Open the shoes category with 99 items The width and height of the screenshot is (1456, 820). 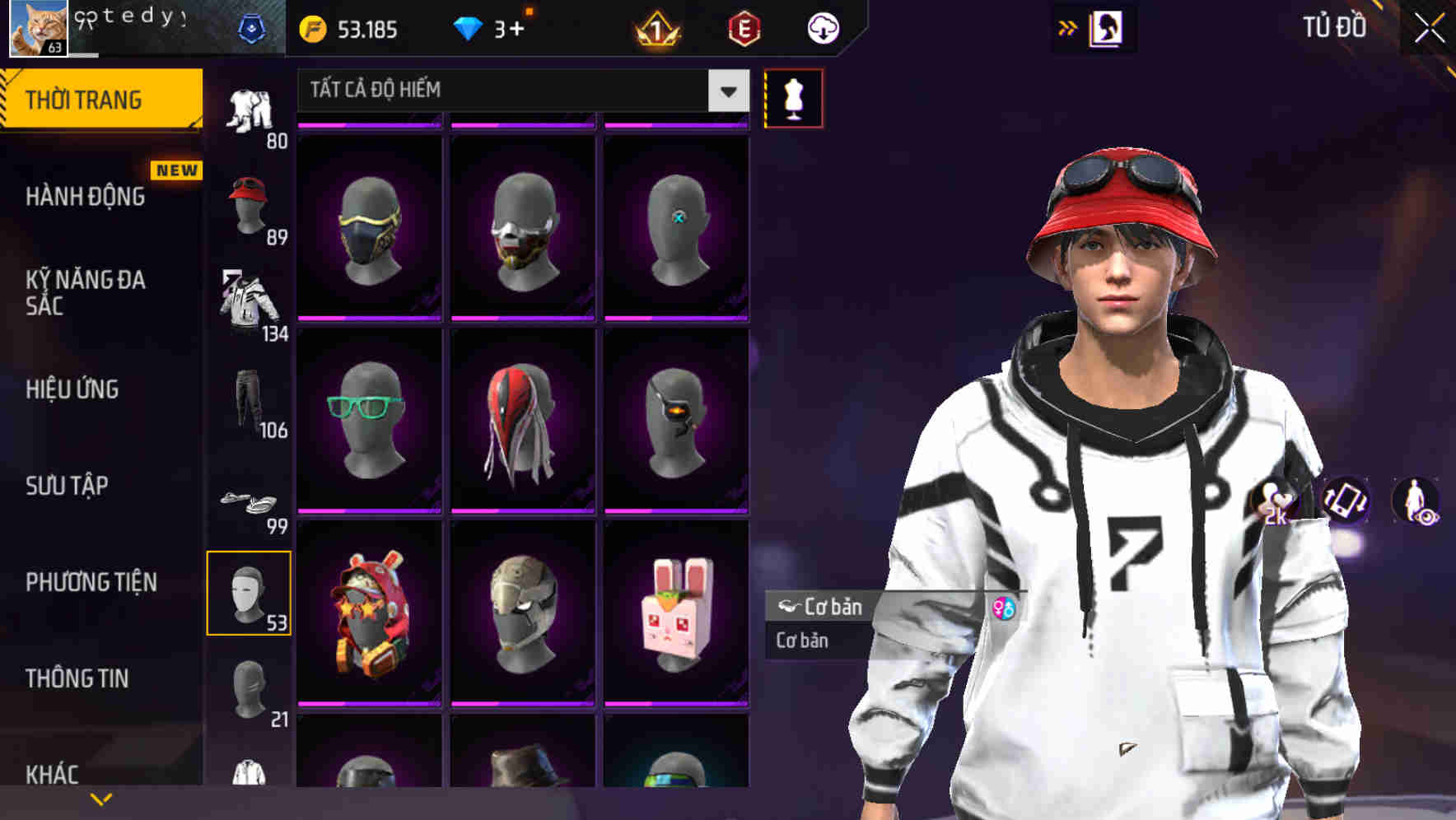coord(250,502)
